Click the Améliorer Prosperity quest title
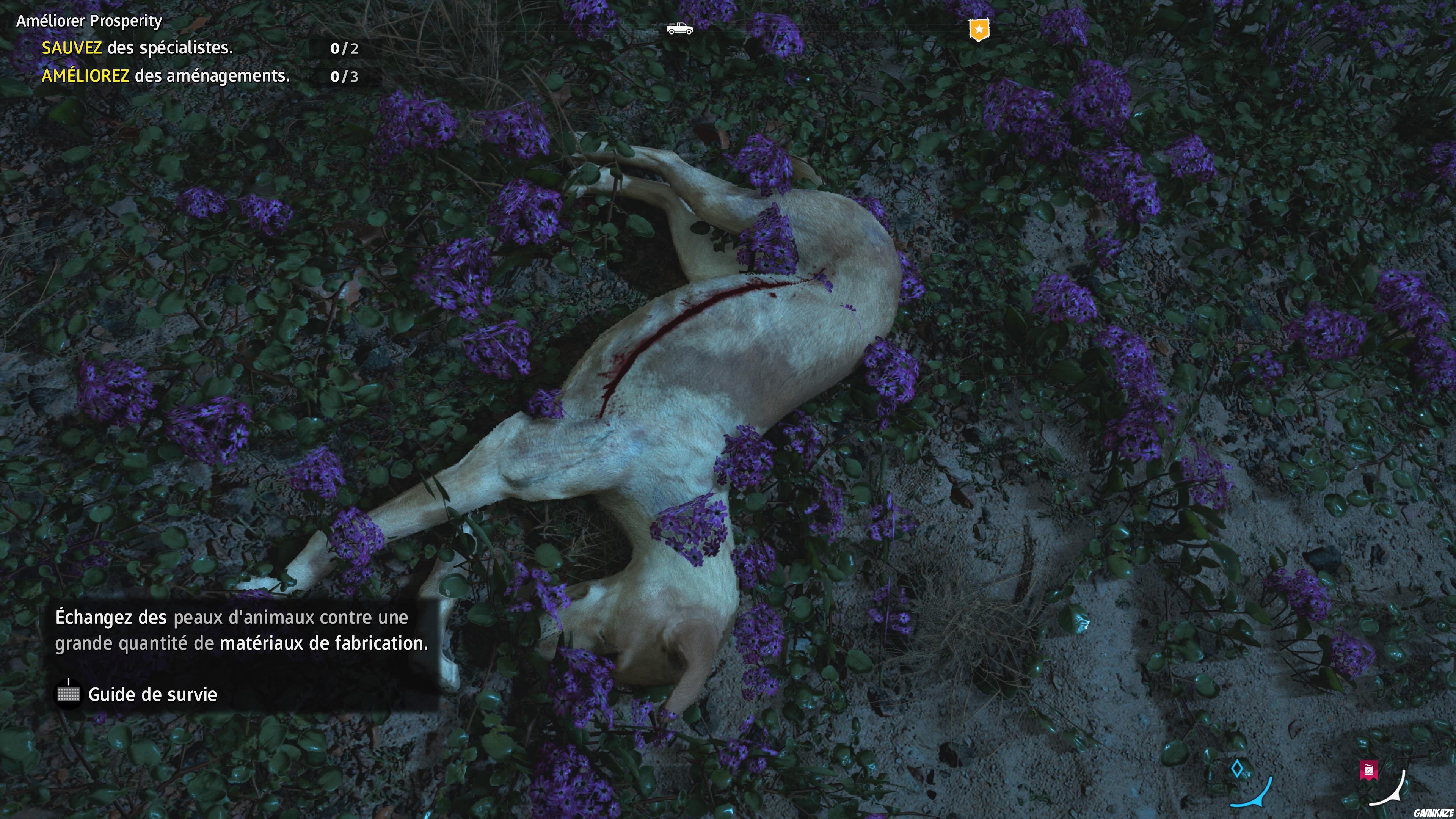 (88, 20)
